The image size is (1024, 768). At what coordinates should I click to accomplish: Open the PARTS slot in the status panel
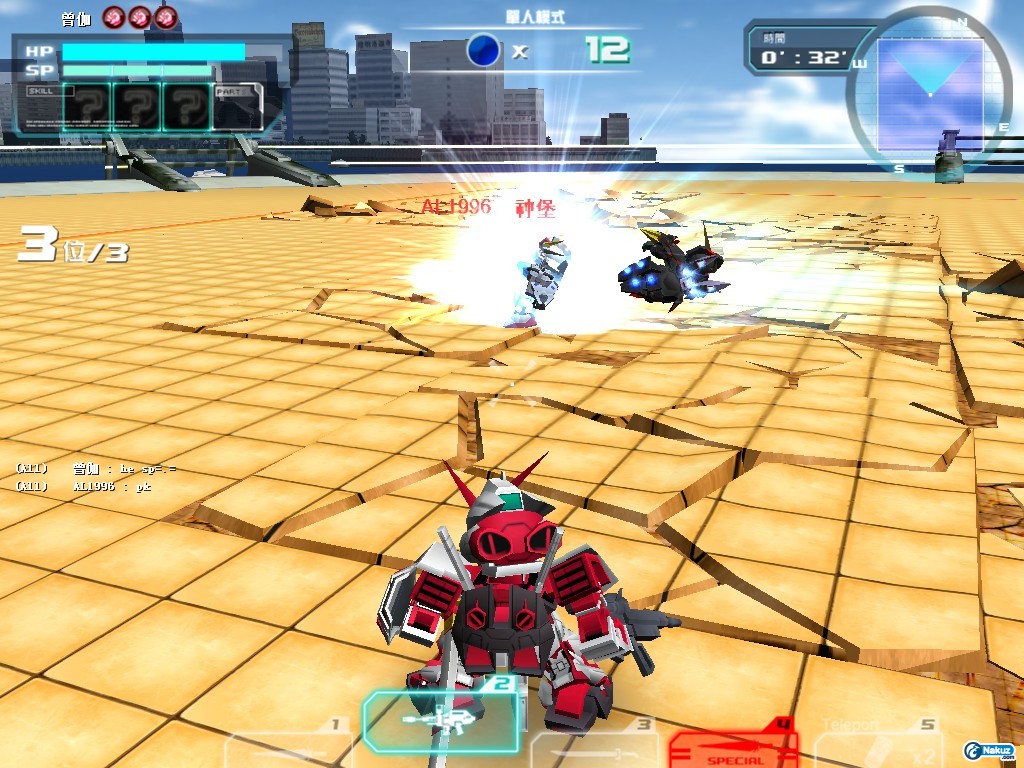pyautogui.click(x=238, y=106)
